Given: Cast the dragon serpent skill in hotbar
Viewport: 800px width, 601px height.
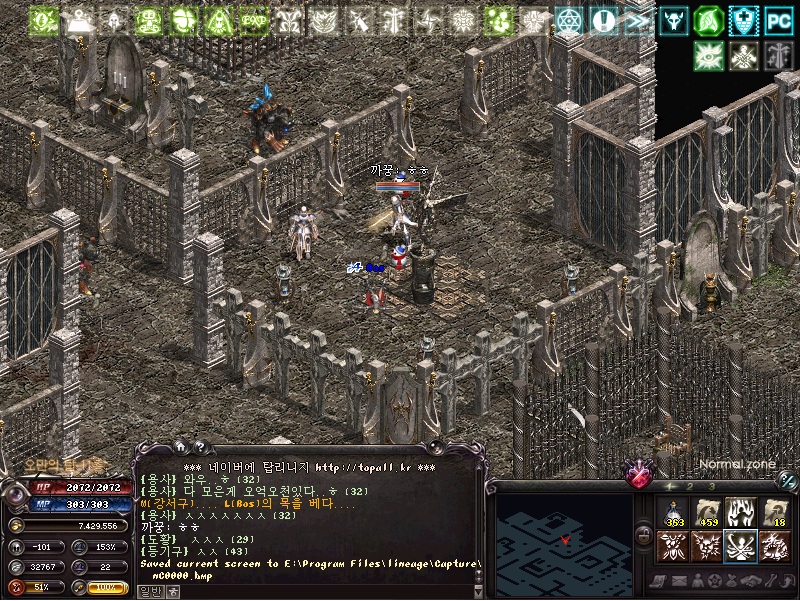Looking at the screenshot, I should (774, 546).
